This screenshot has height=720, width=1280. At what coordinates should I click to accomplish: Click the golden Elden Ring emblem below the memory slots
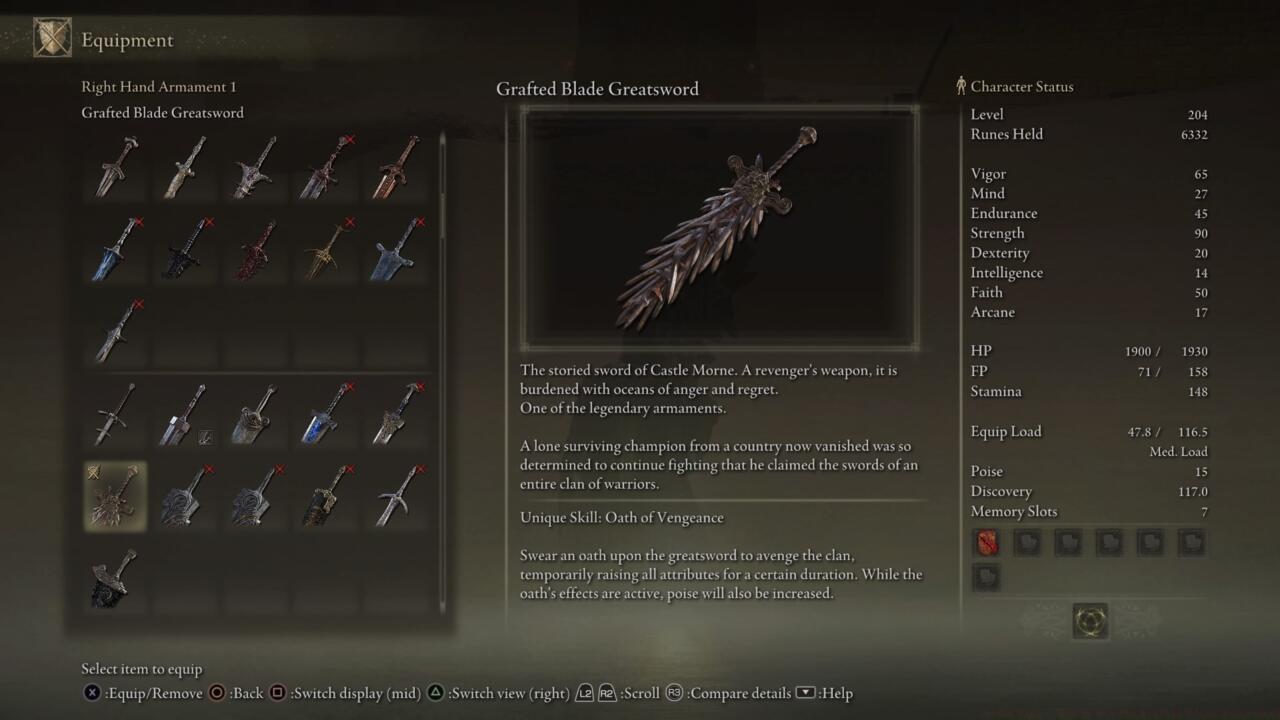coord(1090,620)
